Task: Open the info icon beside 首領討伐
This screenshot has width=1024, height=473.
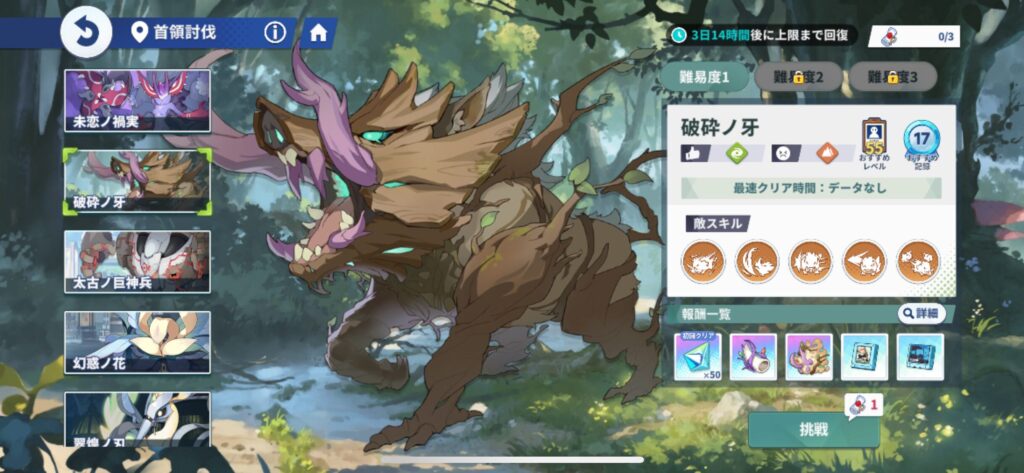Action: (x=275, y=33)
